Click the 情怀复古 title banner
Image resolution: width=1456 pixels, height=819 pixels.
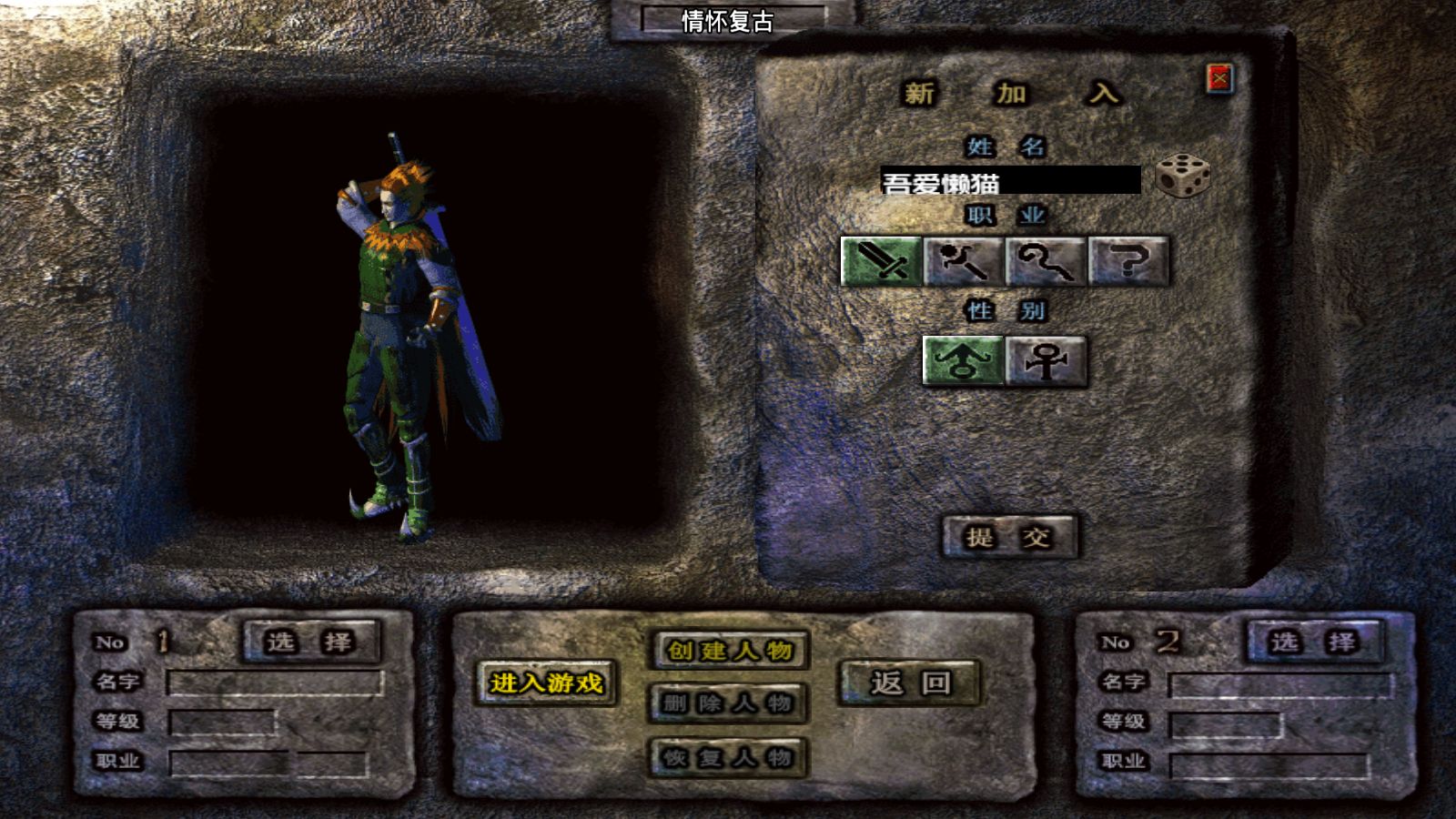tap(728, 19)
